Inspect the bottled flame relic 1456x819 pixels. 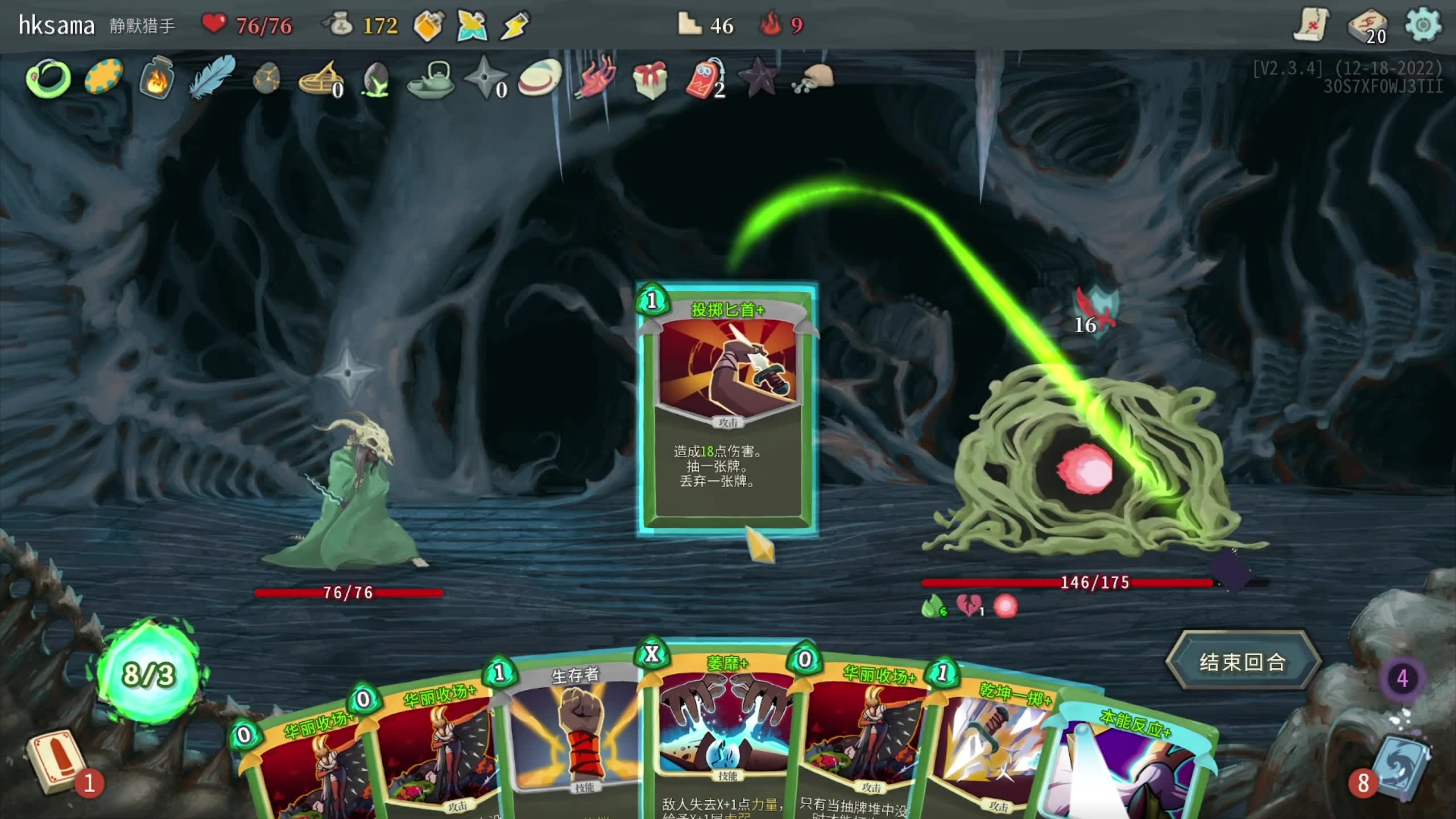[x=156, y=78]
